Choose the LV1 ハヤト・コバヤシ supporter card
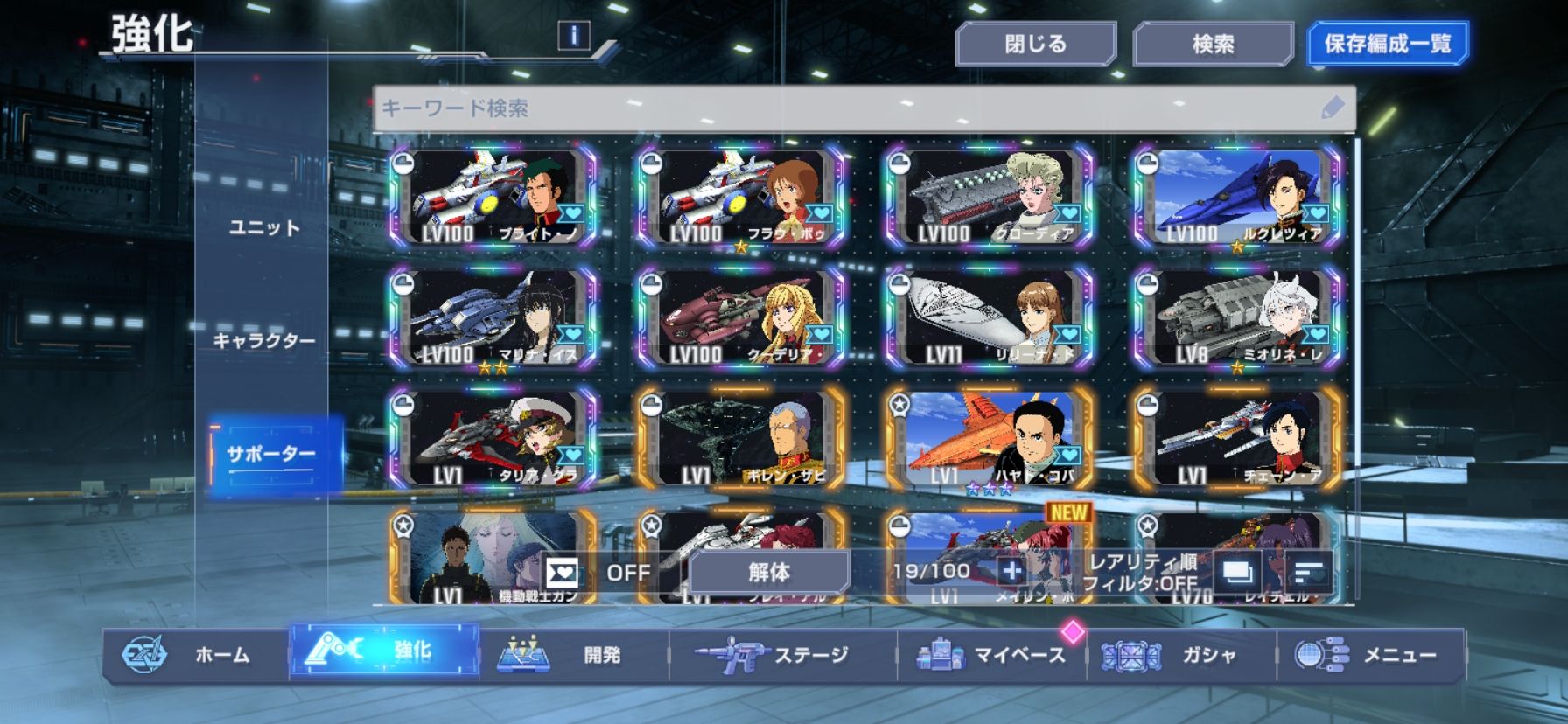 [x=989, y=439]
